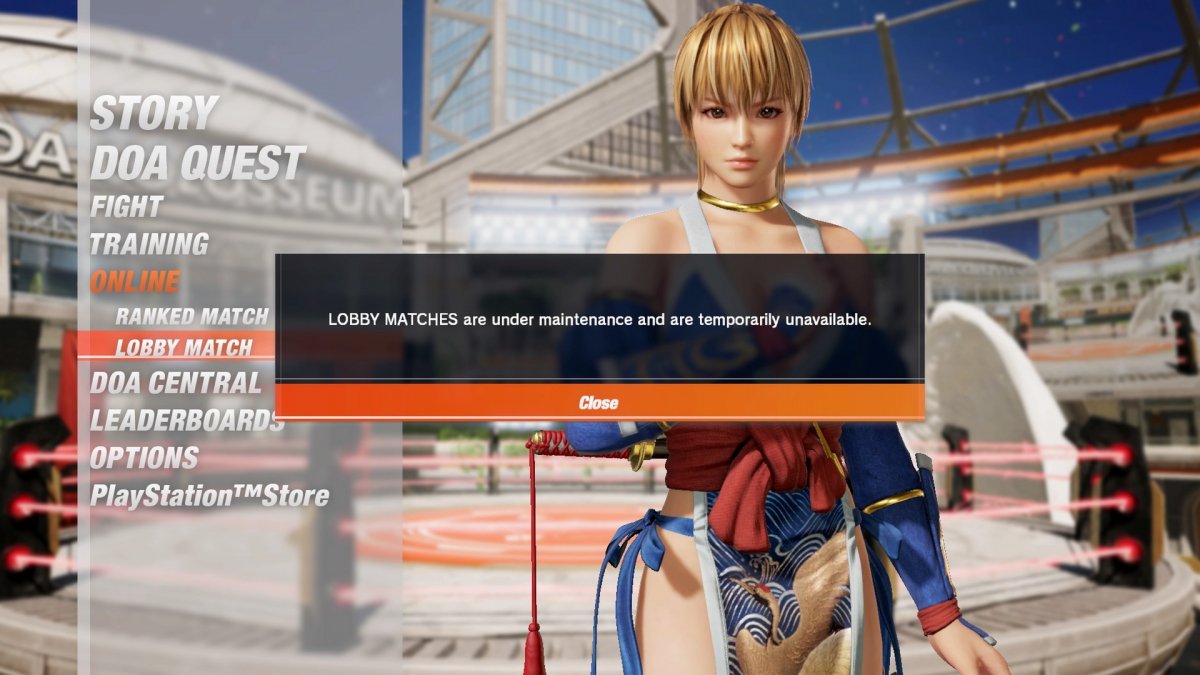The width and height of the screenshot is (1200, 675).
Task: Select DOA QUEST from the menu
Action: (x=197, y=163)
